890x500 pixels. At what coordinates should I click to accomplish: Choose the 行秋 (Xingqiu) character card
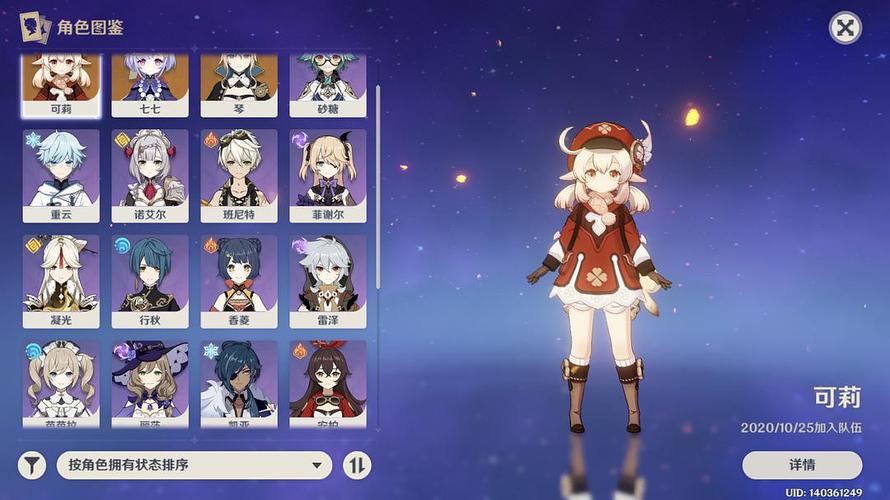[x=149, y=280]
